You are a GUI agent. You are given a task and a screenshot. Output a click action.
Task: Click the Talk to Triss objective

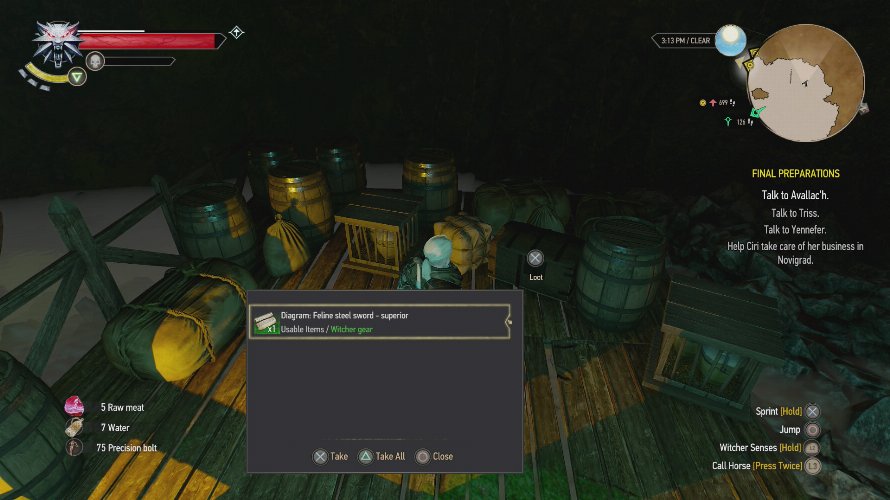(795, 213)
